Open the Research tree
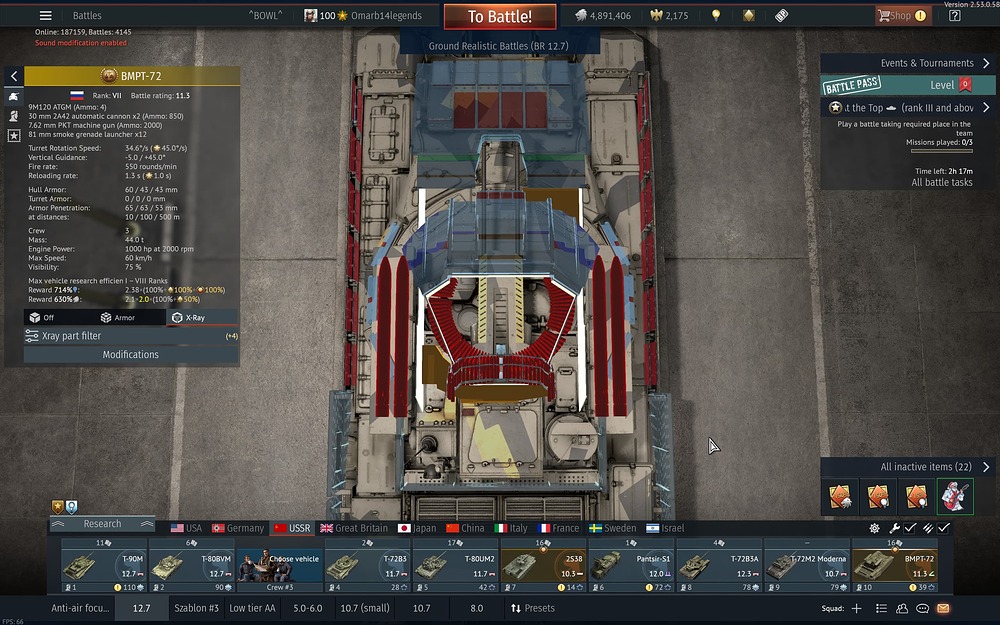The image size is (1000, 625). click(102, 524)
